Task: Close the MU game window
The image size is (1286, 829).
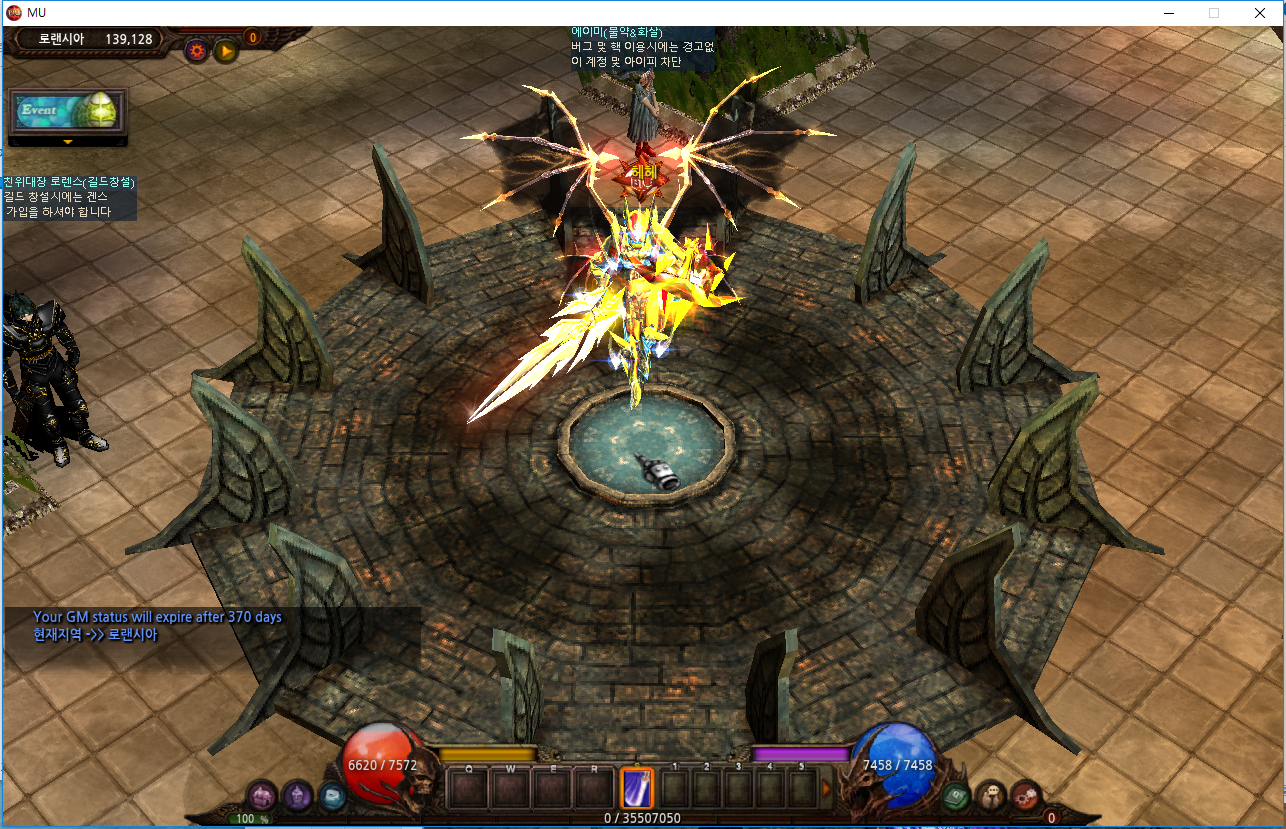Action: click(1260, 13)
